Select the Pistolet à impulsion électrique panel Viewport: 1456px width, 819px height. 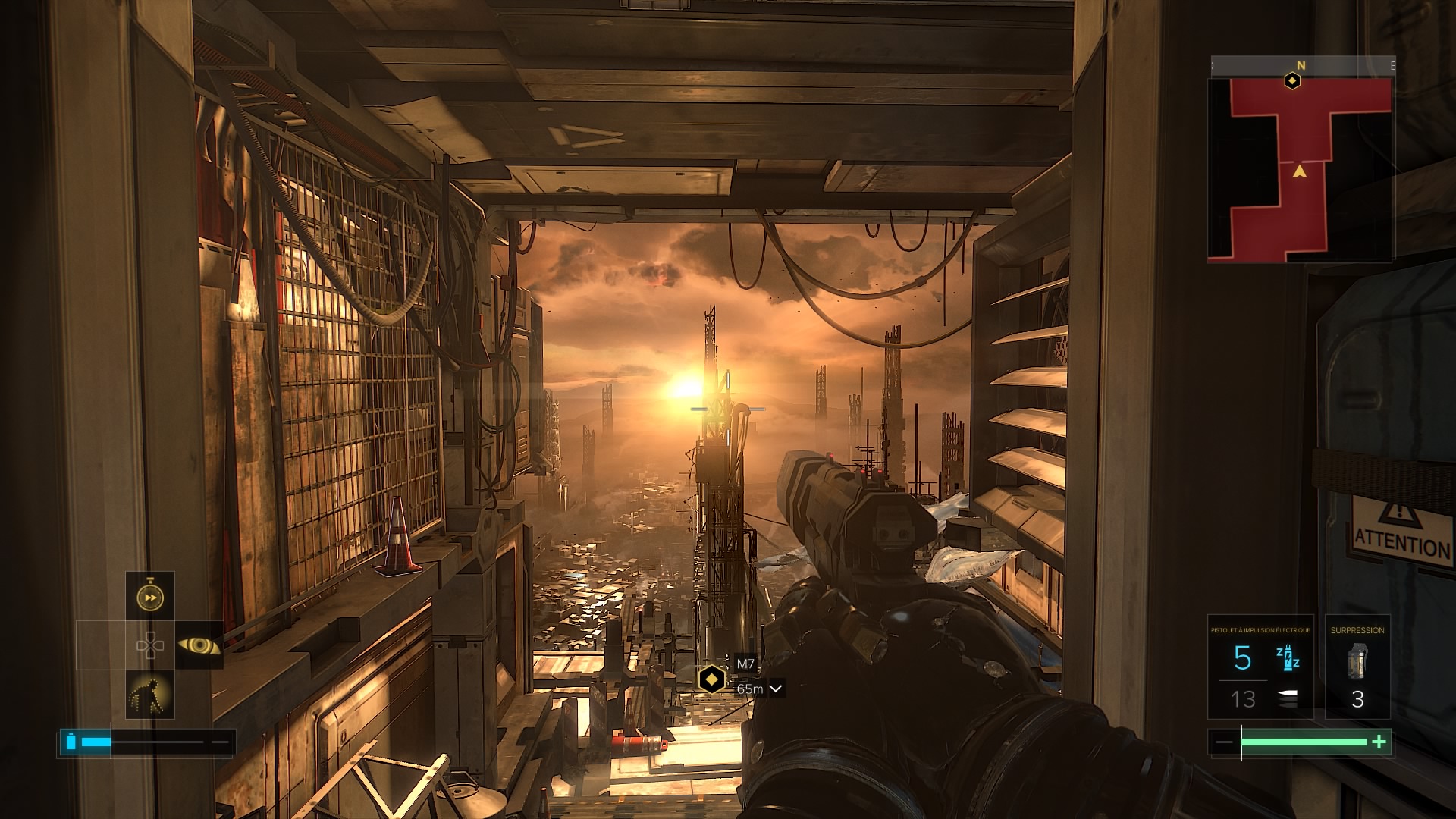click(1260, 667)
